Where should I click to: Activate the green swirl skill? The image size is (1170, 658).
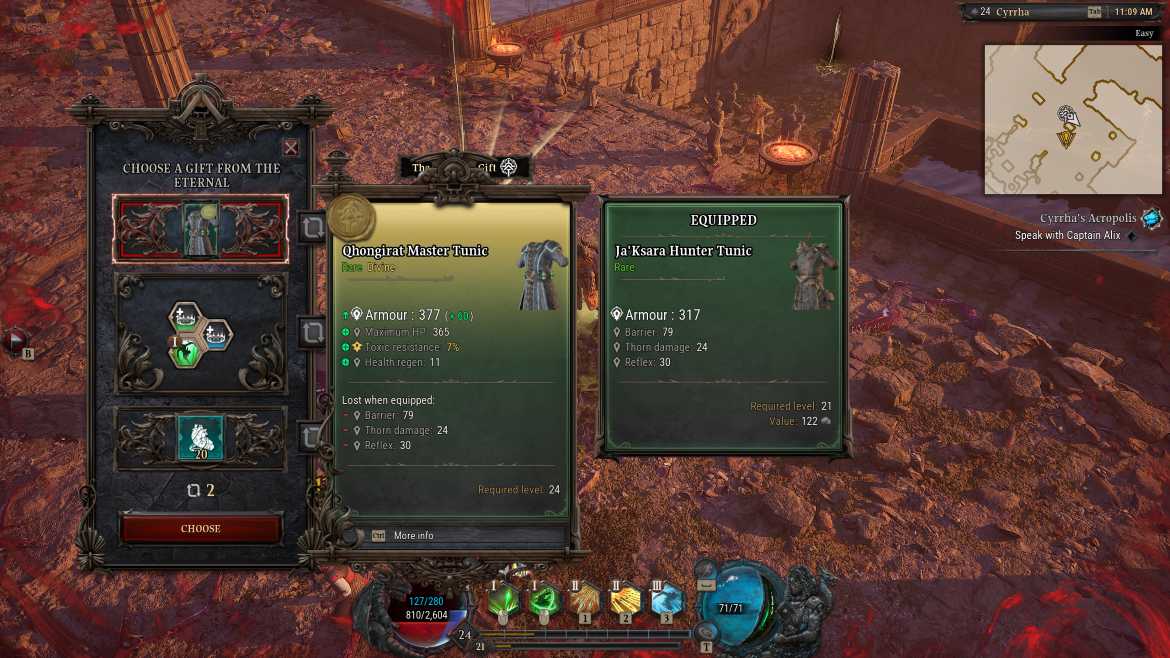544,600
